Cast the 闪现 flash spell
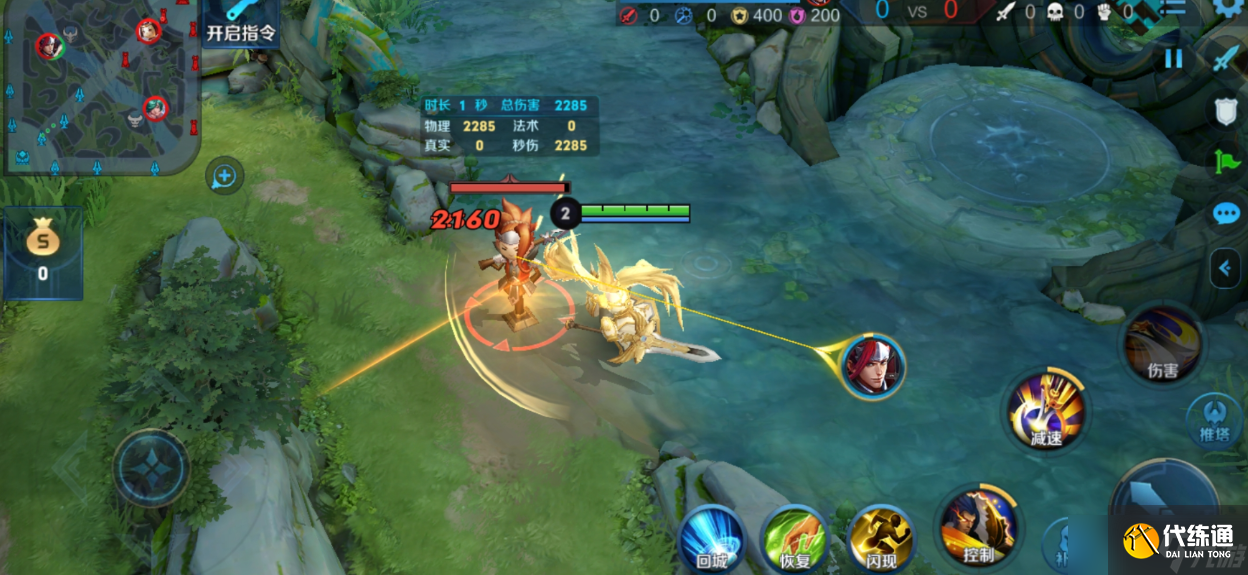 click(880, 540)
